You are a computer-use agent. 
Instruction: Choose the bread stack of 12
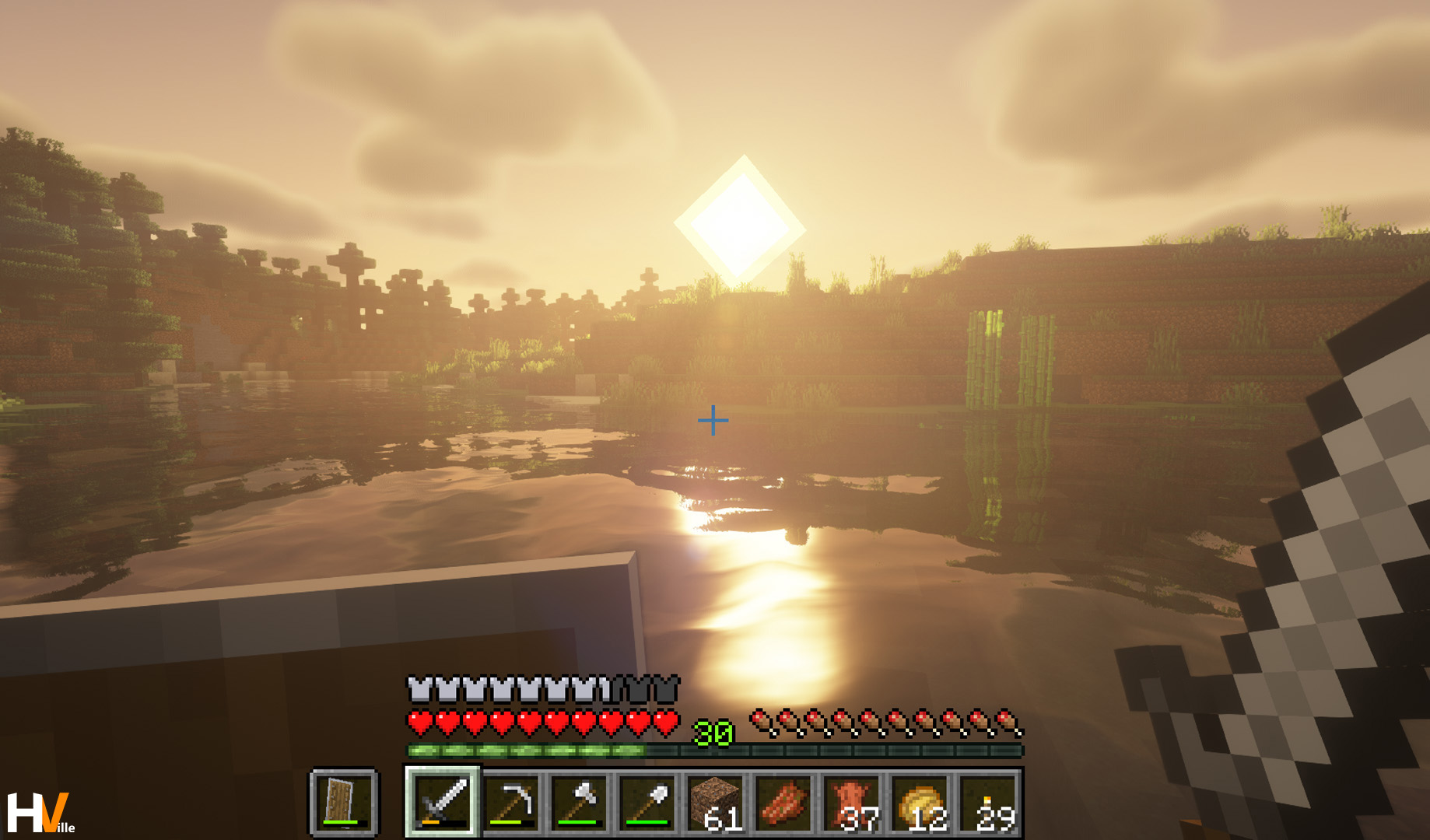pos(922,803)
